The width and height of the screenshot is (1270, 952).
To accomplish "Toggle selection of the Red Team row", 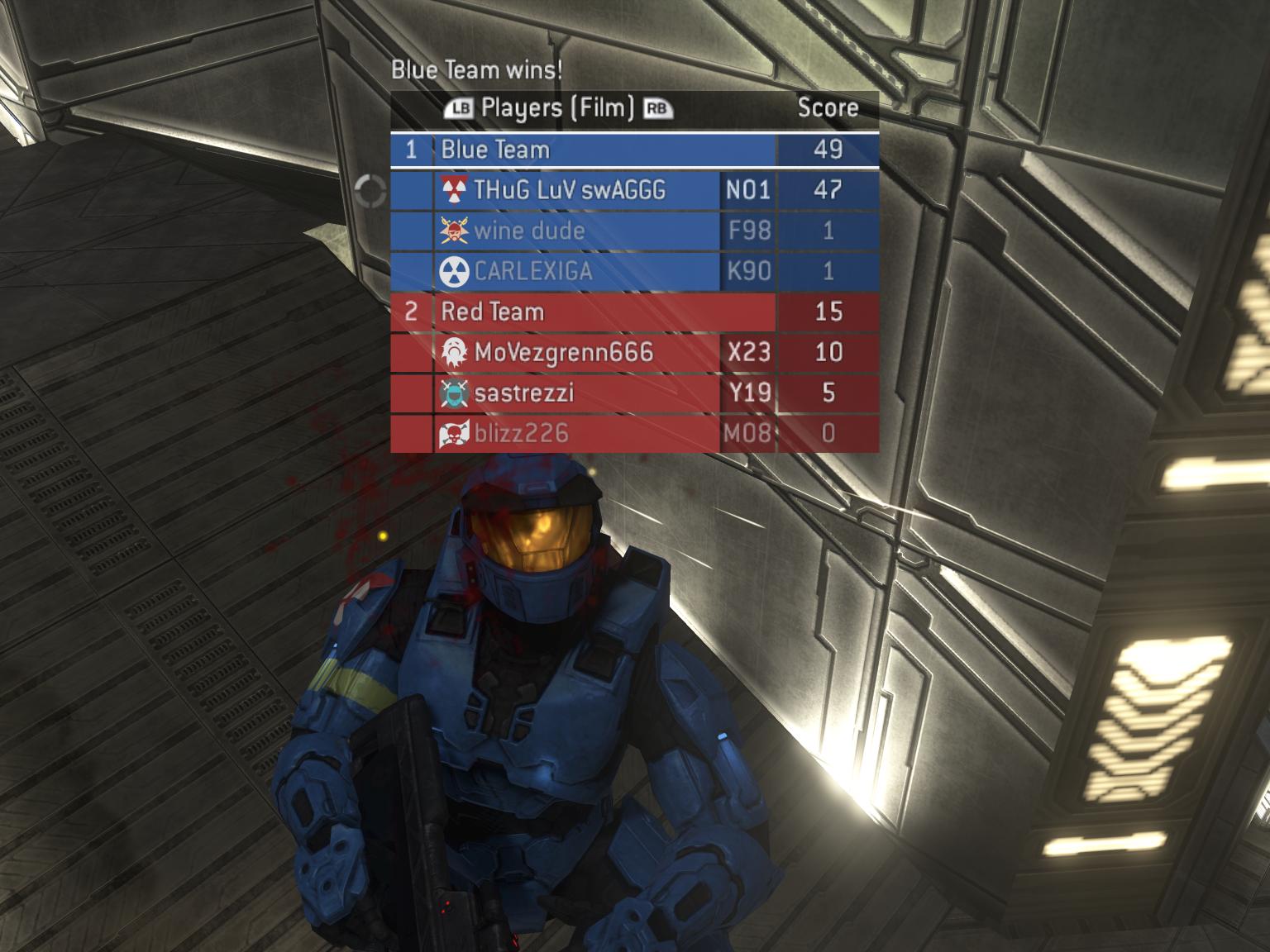I will click(x=579, y=312).
